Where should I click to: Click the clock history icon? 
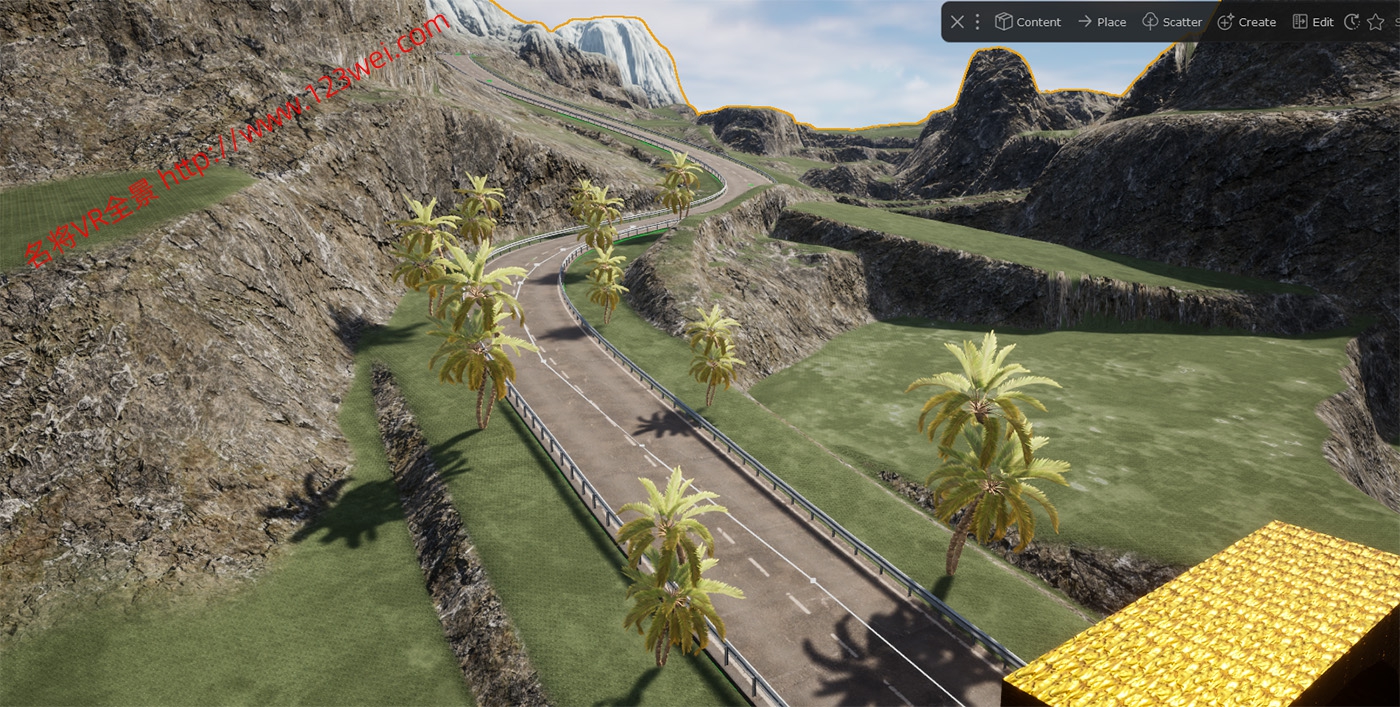pos(1352,22)
